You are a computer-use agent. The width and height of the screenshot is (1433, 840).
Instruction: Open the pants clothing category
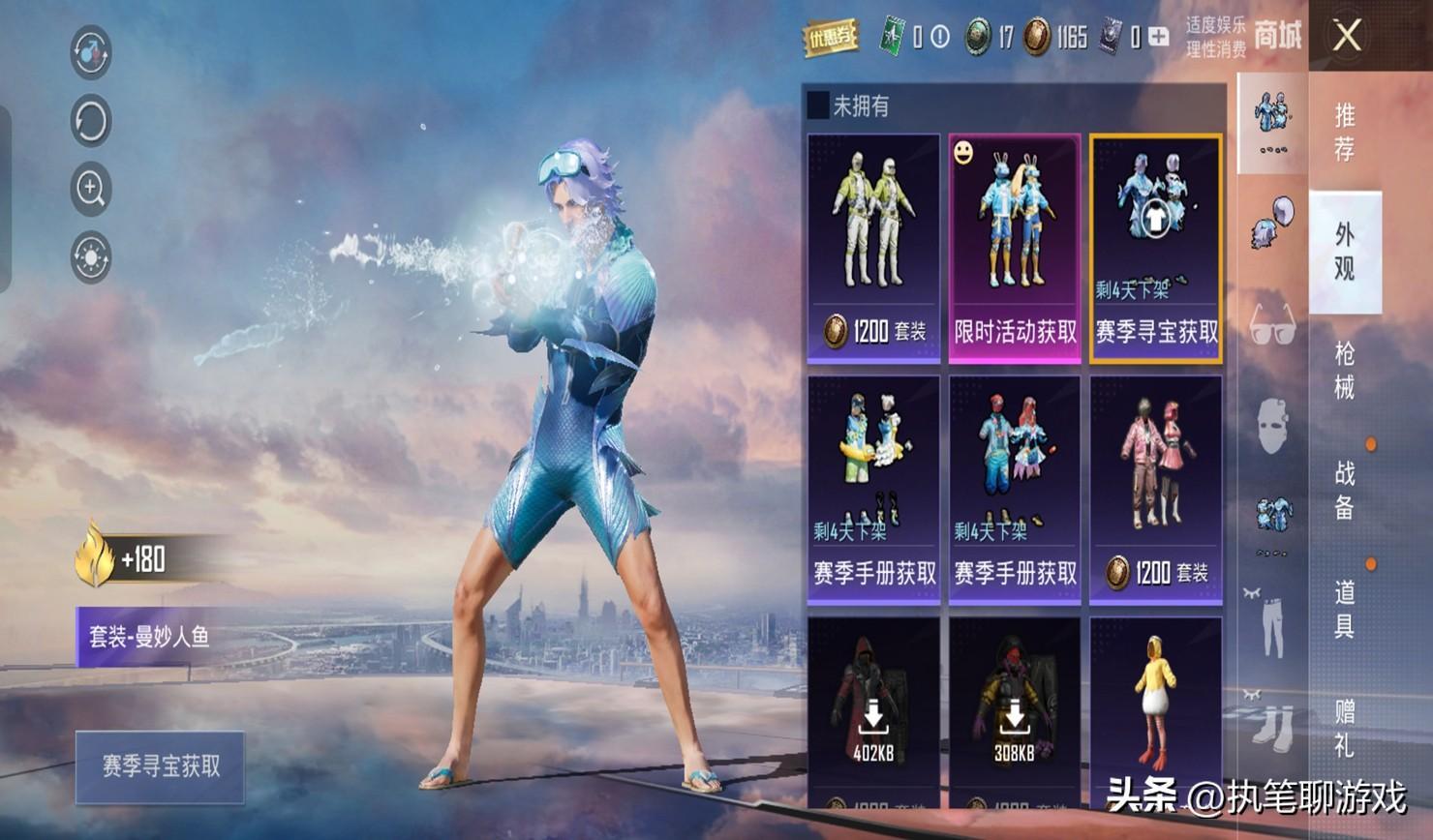(1272, 624)
